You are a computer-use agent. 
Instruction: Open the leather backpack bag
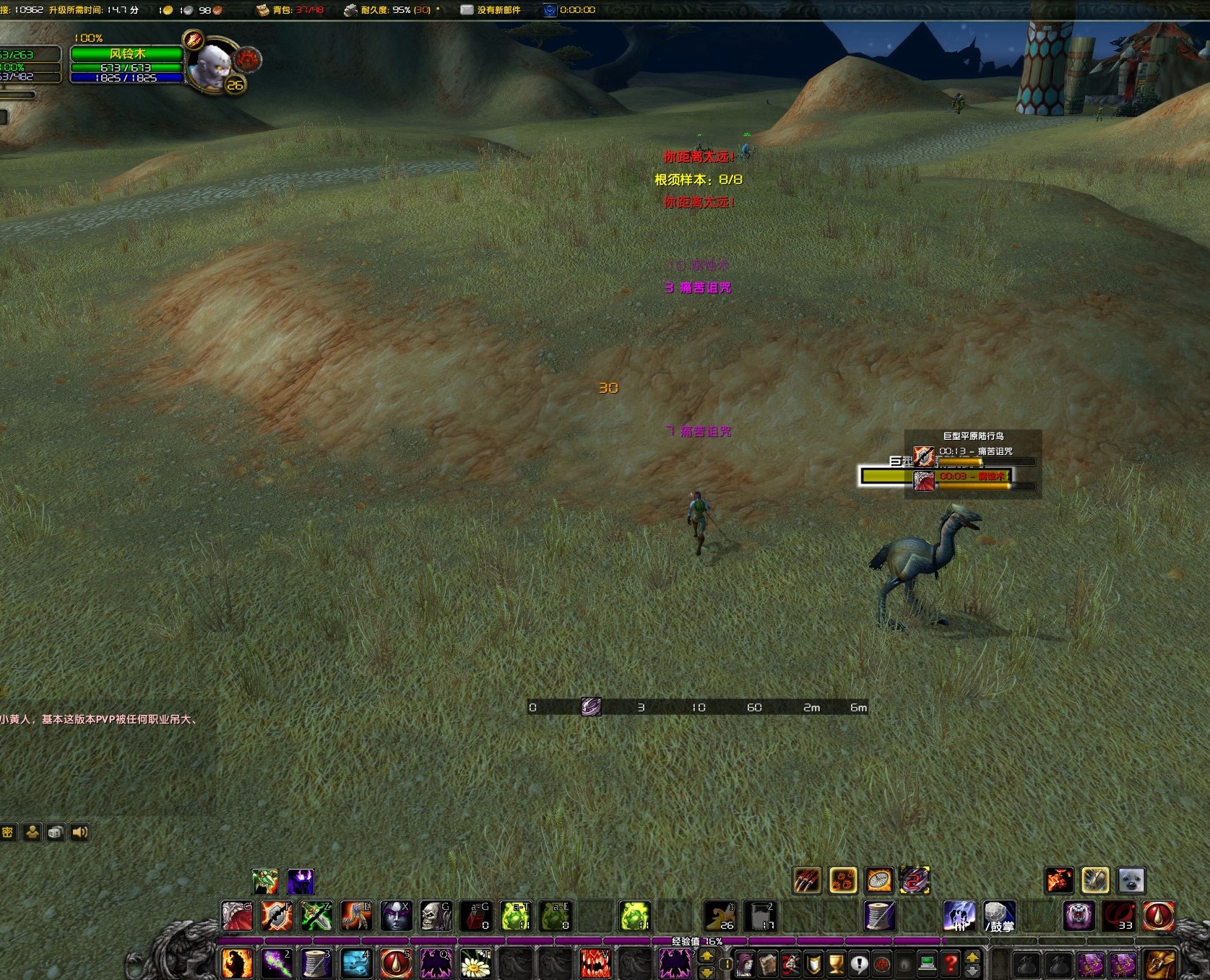tap(1160, 963)
